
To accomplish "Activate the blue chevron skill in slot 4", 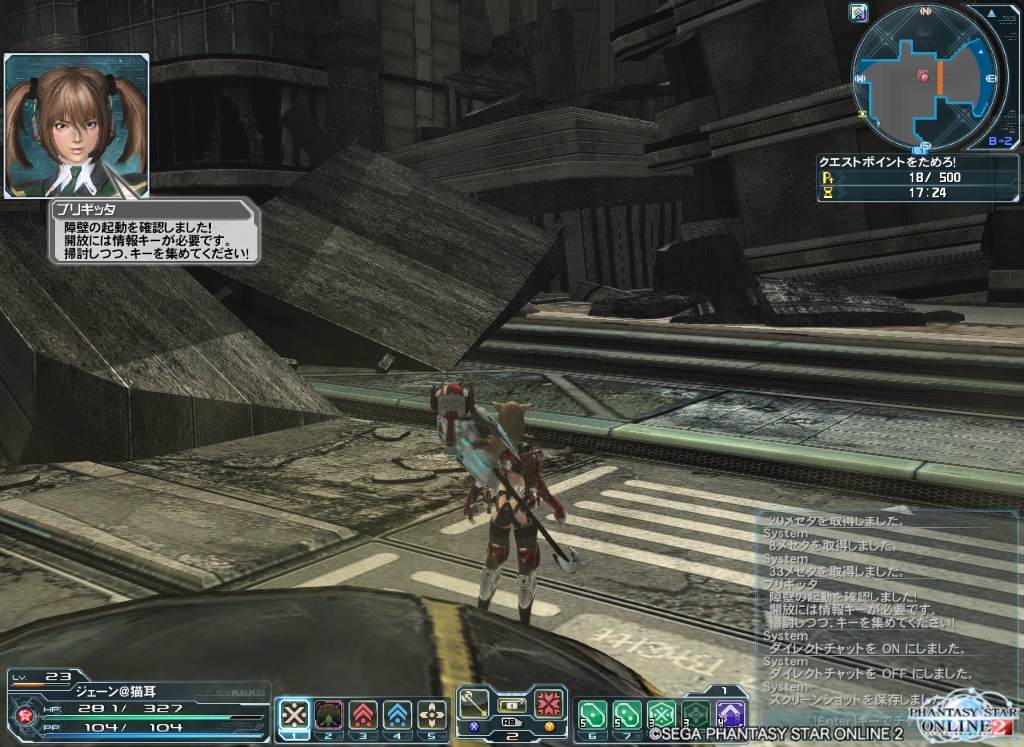I will tap(397, 714).
